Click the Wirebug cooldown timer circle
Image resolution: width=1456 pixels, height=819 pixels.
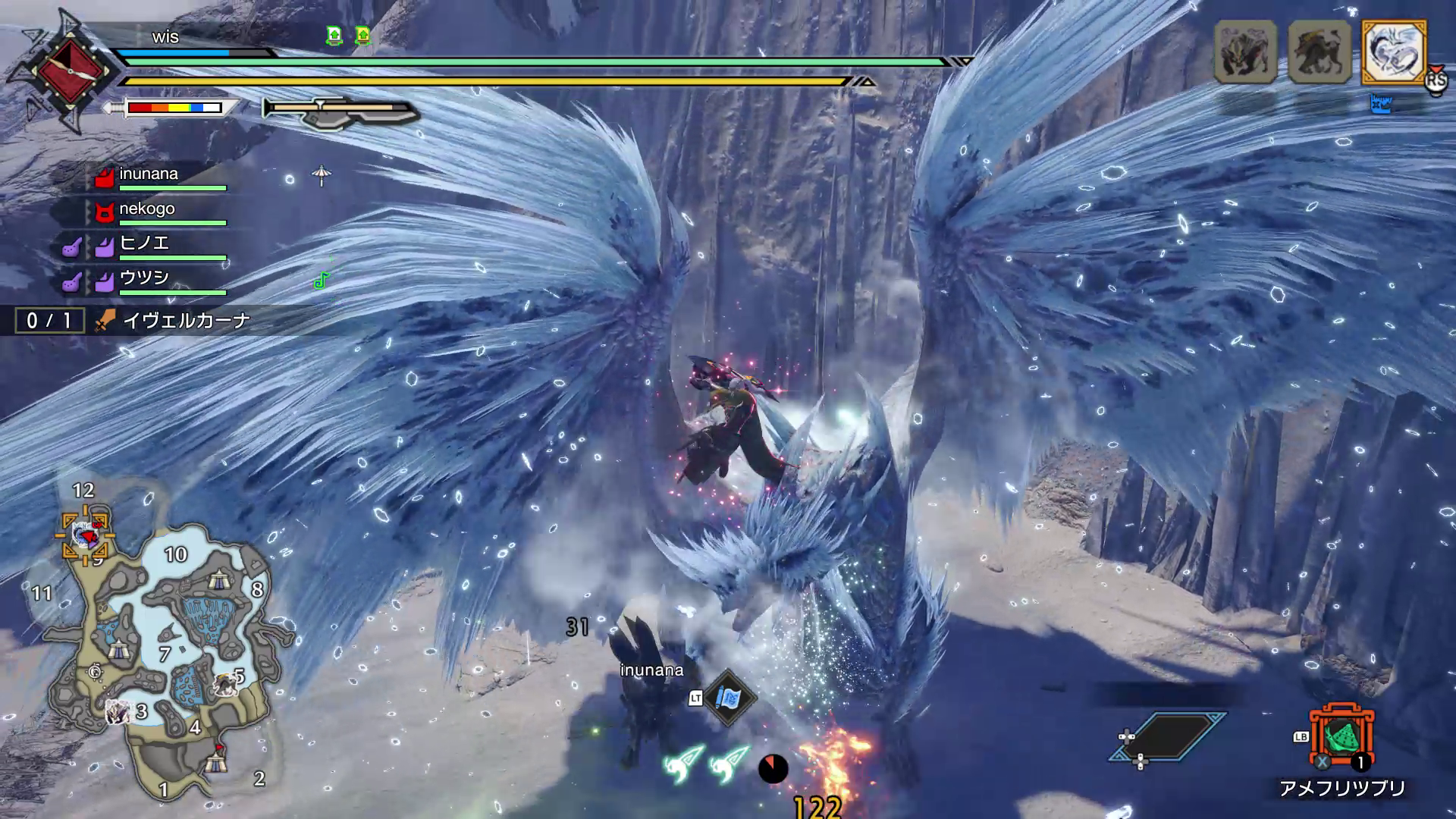click(774, 769)
